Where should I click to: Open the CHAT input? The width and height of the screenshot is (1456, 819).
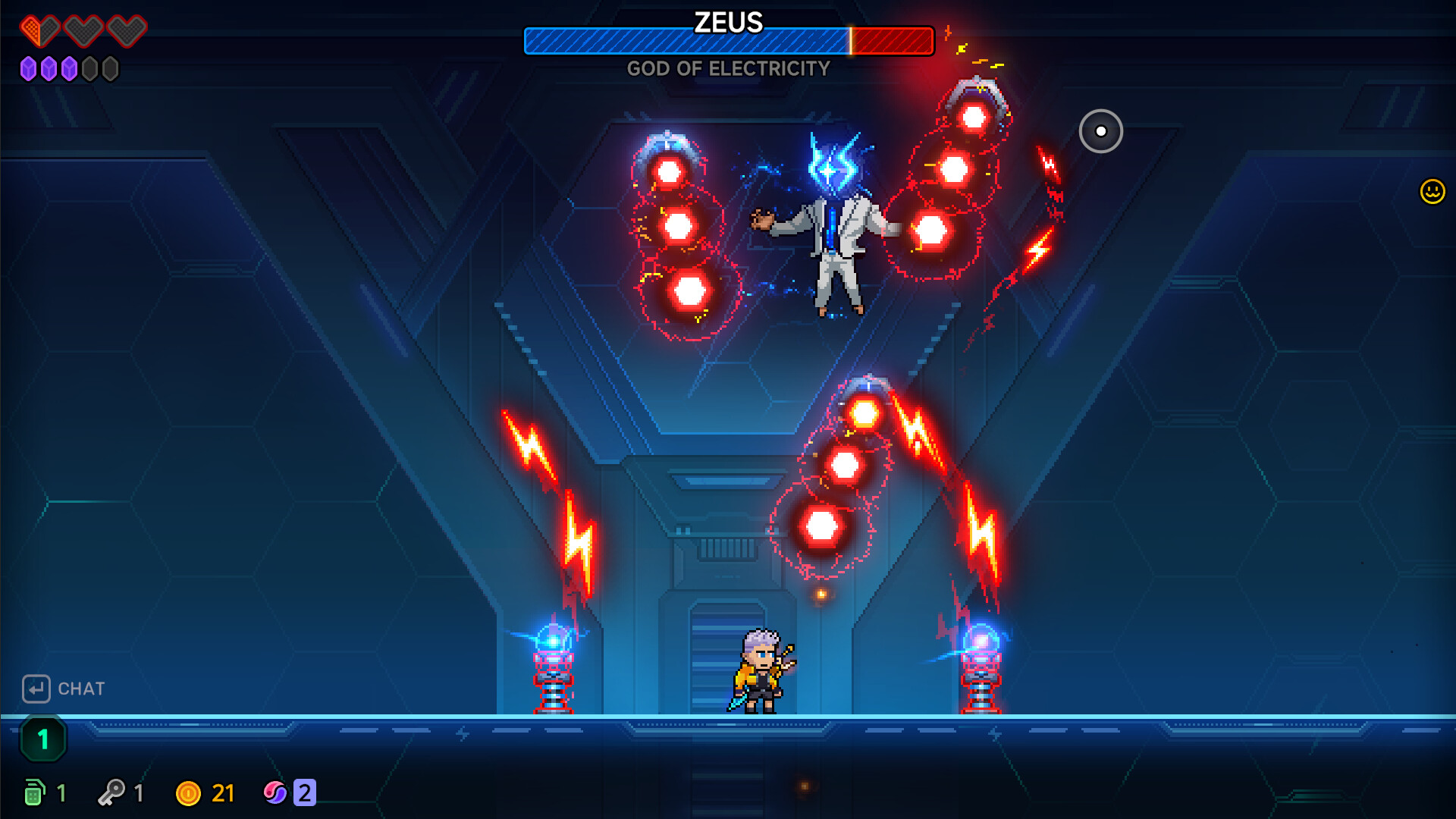pos(80,689)
